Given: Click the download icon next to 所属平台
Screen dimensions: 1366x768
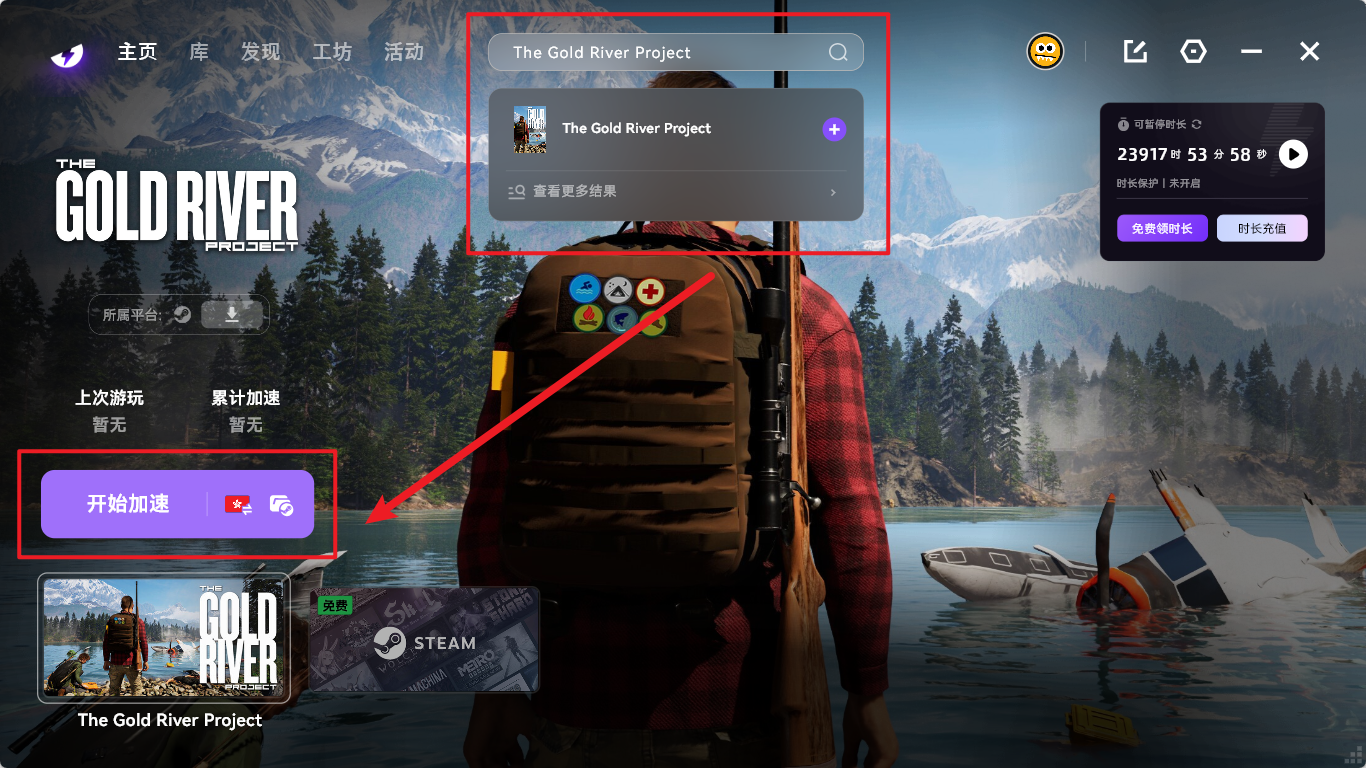Looking at the screenshot, I should (x=232, y=315).
